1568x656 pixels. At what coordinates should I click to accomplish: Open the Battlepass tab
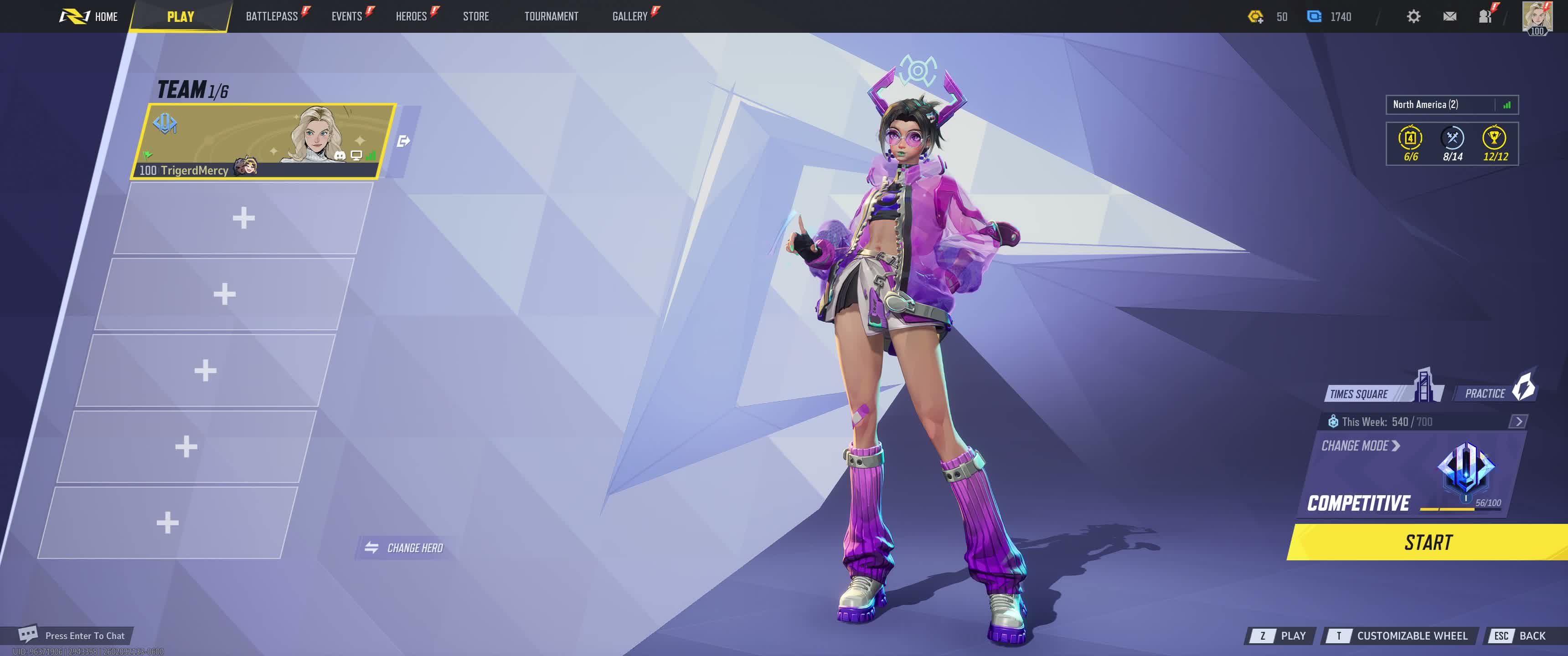coord(272,16)
